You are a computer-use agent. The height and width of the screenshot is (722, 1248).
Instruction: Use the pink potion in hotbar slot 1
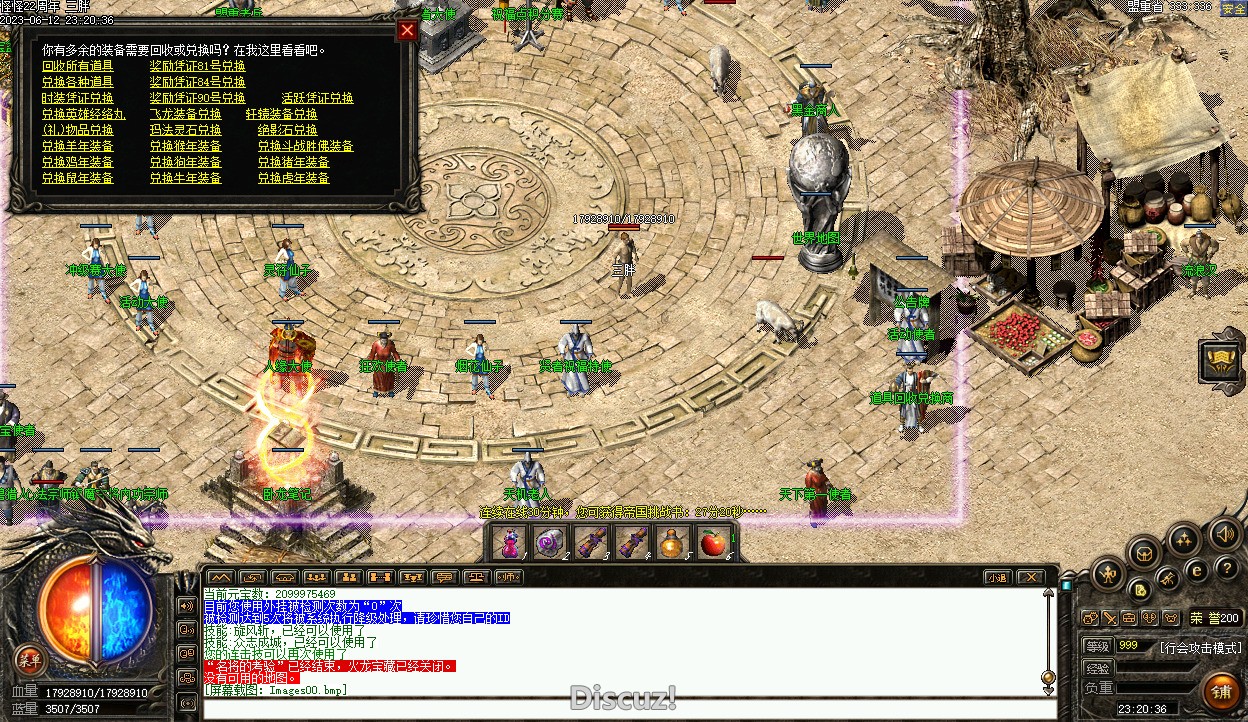pyautogui.click(x=511, y=543)
